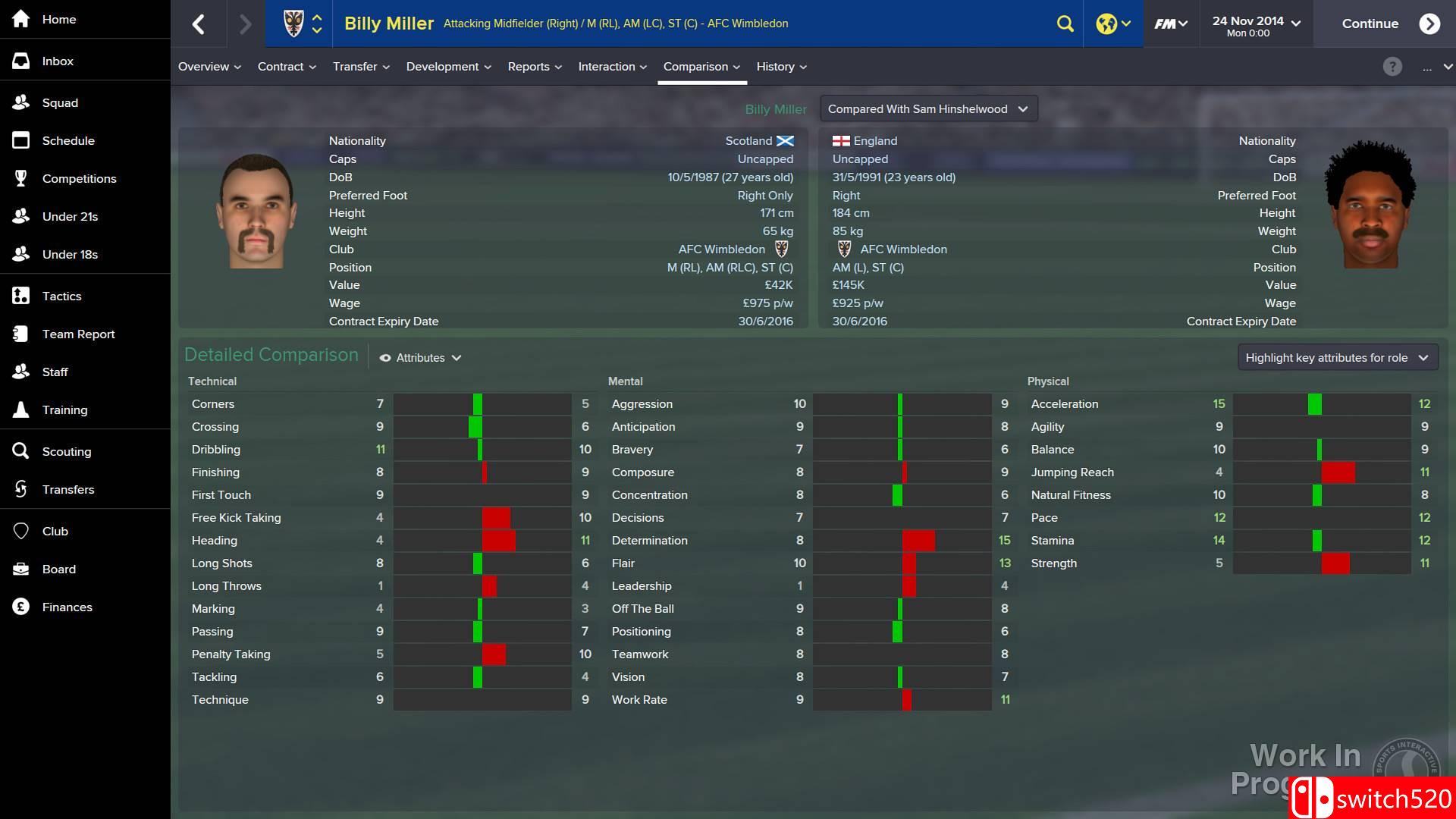Select the Team Report section
The width and height of the screenshot is (1456, 819).
[78, 334]
